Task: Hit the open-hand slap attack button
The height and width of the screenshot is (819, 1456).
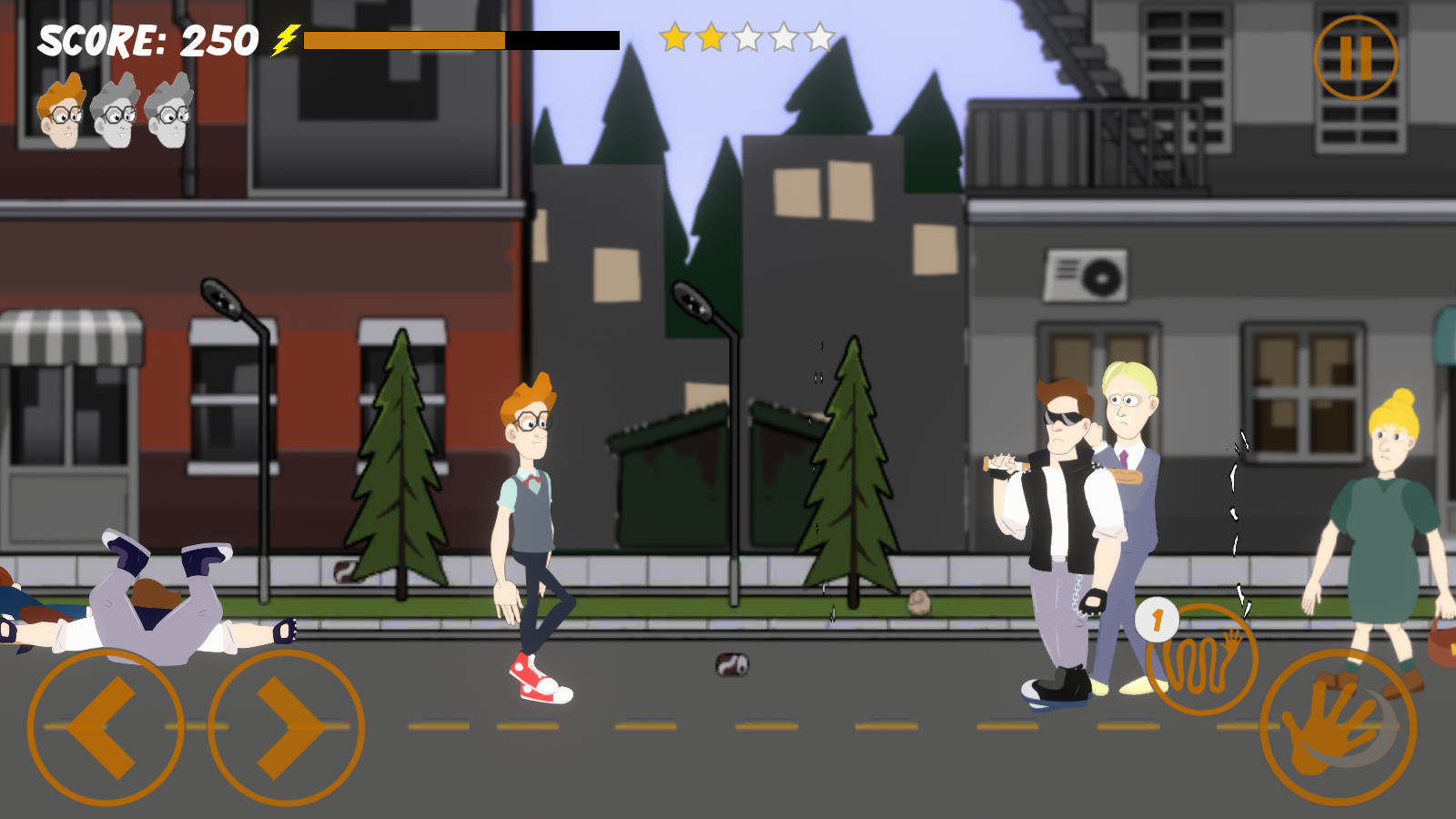Action: (1338, 727)
